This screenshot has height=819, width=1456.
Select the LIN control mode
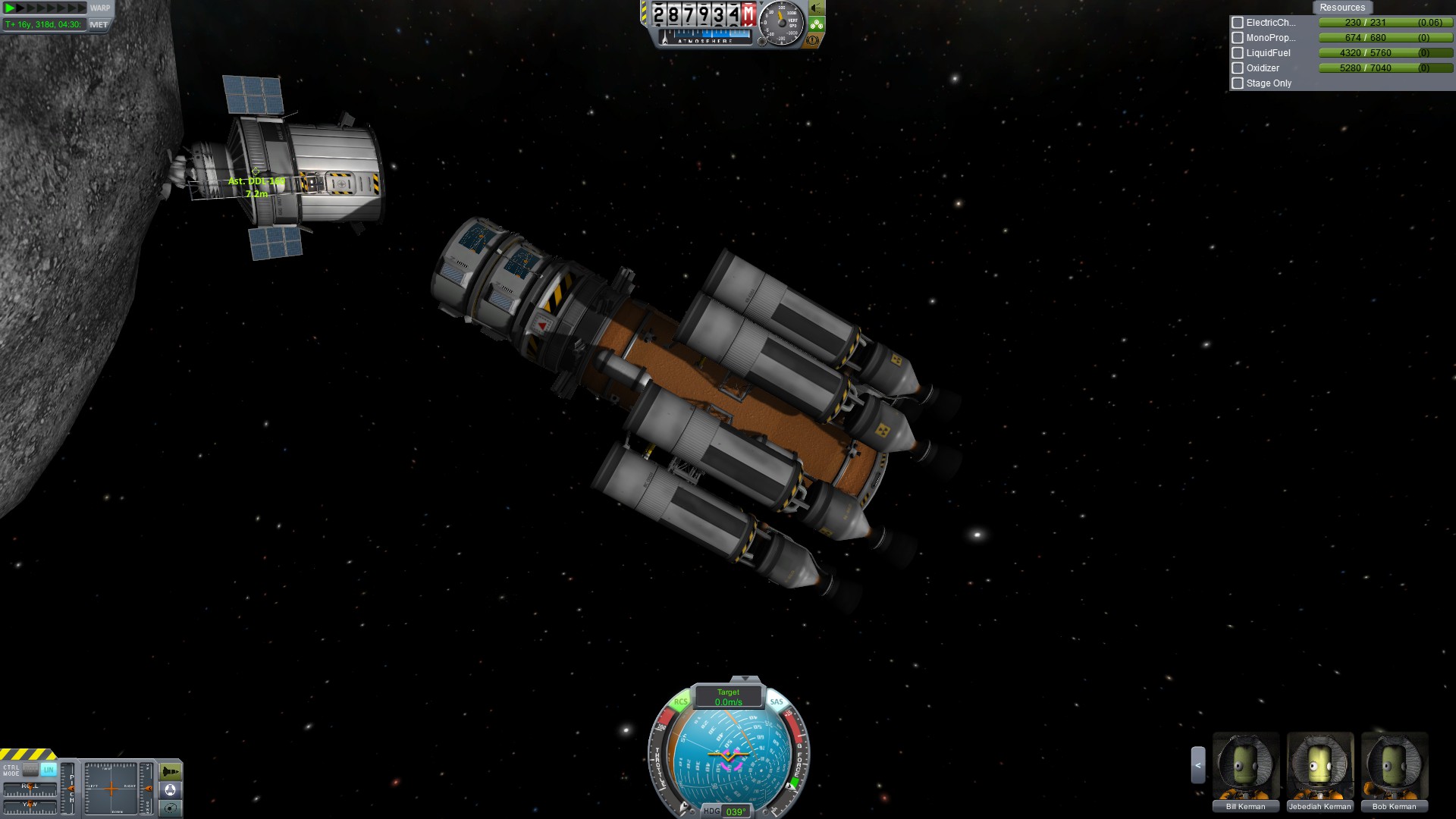coord(49,770)
